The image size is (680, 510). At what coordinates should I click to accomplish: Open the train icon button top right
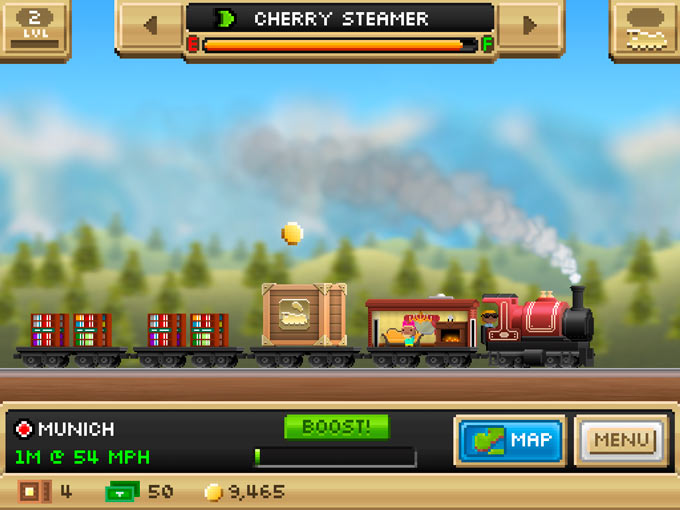pyautogui.click(x=644, y=29)
